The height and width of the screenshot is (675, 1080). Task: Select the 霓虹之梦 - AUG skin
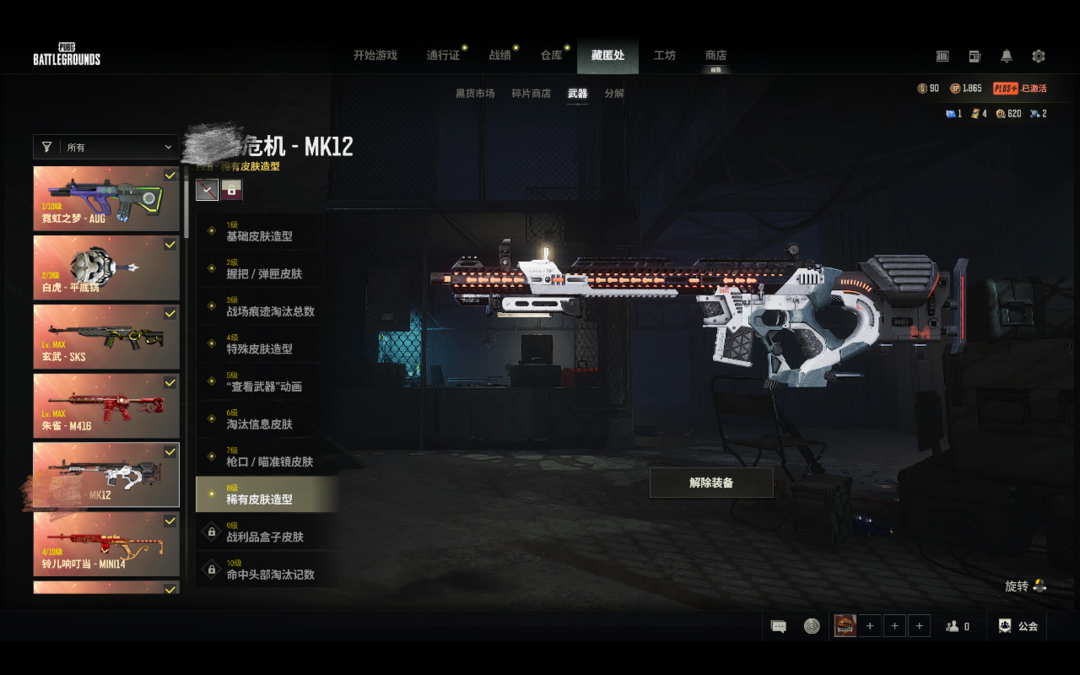click(x=106, y=198)
